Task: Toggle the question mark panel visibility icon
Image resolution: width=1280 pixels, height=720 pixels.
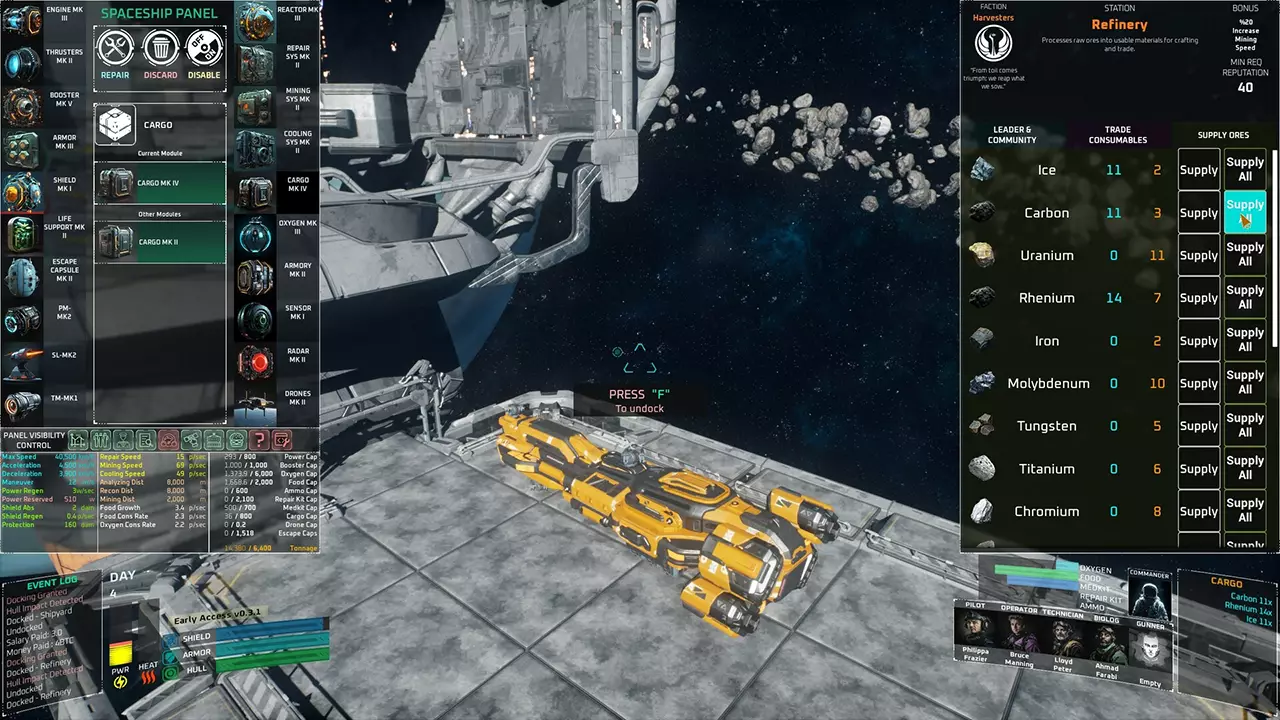Action: click(x=259, y=440)
